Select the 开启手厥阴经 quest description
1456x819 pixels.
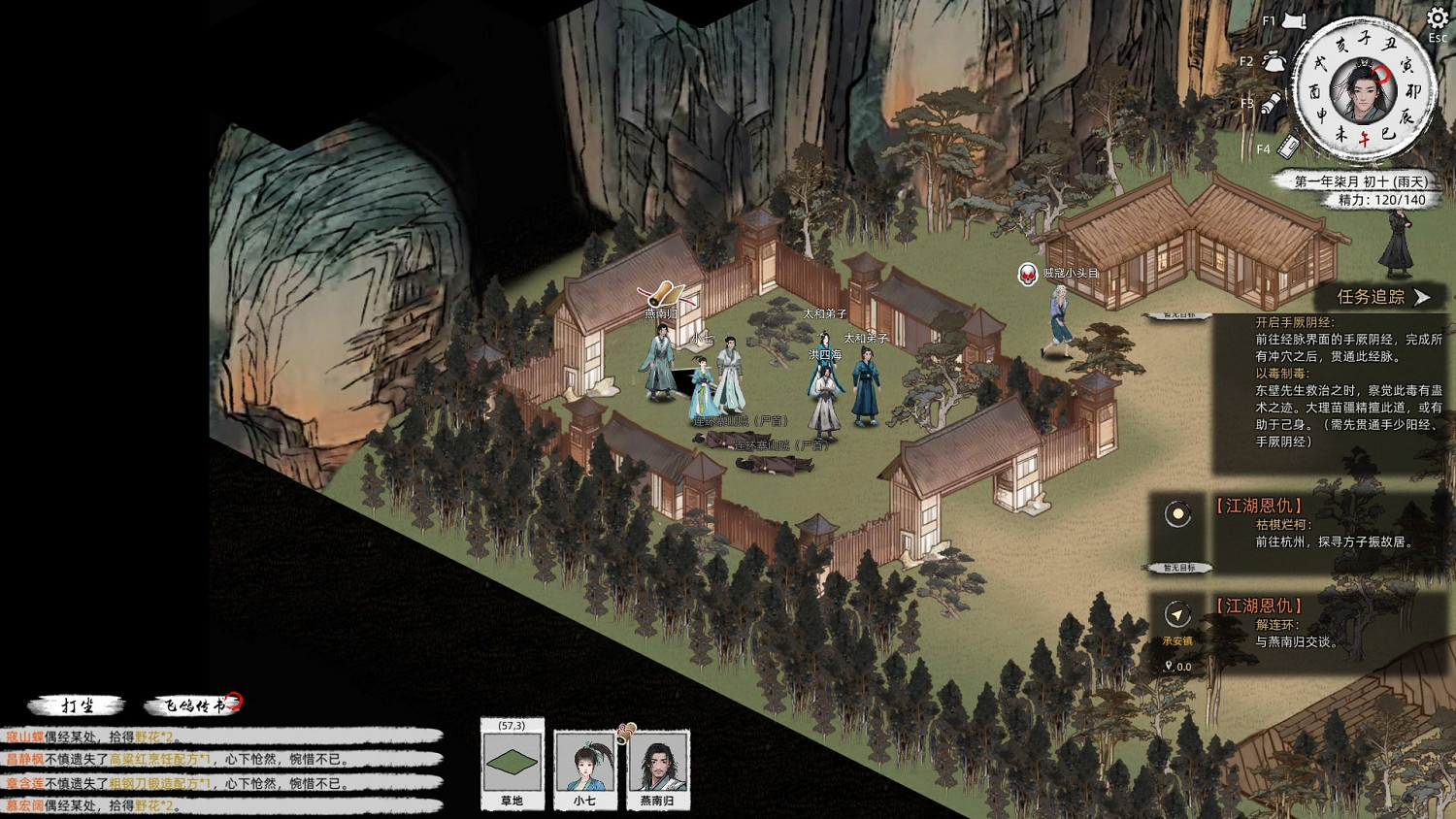tap(1344, 340)
